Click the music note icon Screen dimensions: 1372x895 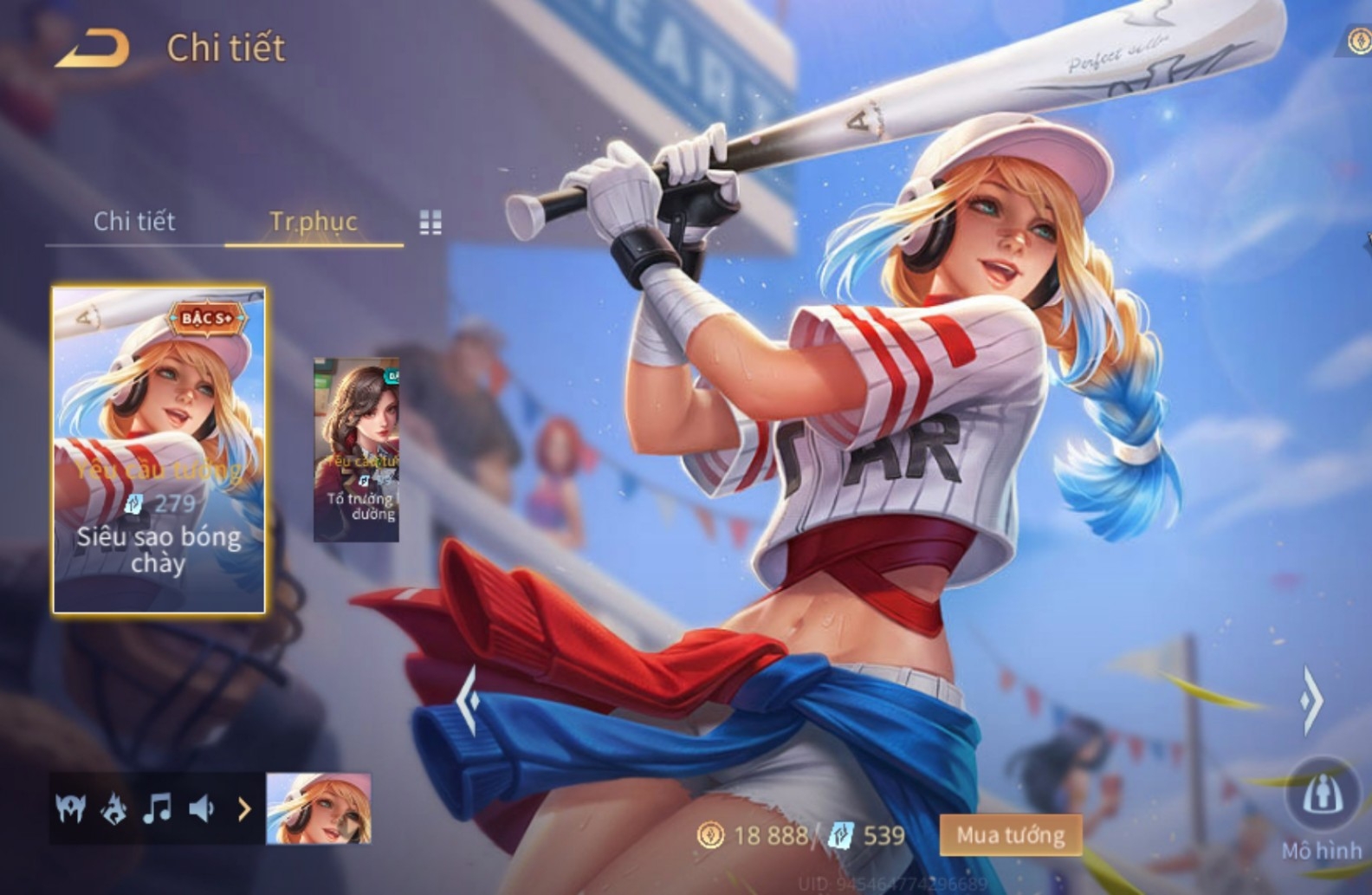point(158,809)
